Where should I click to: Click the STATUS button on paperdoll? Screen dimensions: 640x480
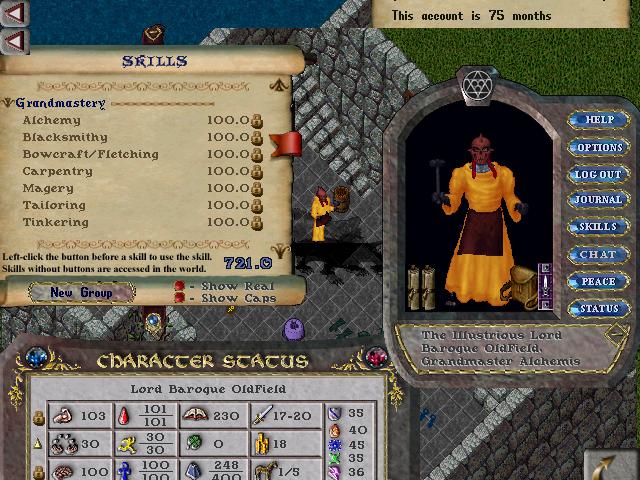coord(598,309)
